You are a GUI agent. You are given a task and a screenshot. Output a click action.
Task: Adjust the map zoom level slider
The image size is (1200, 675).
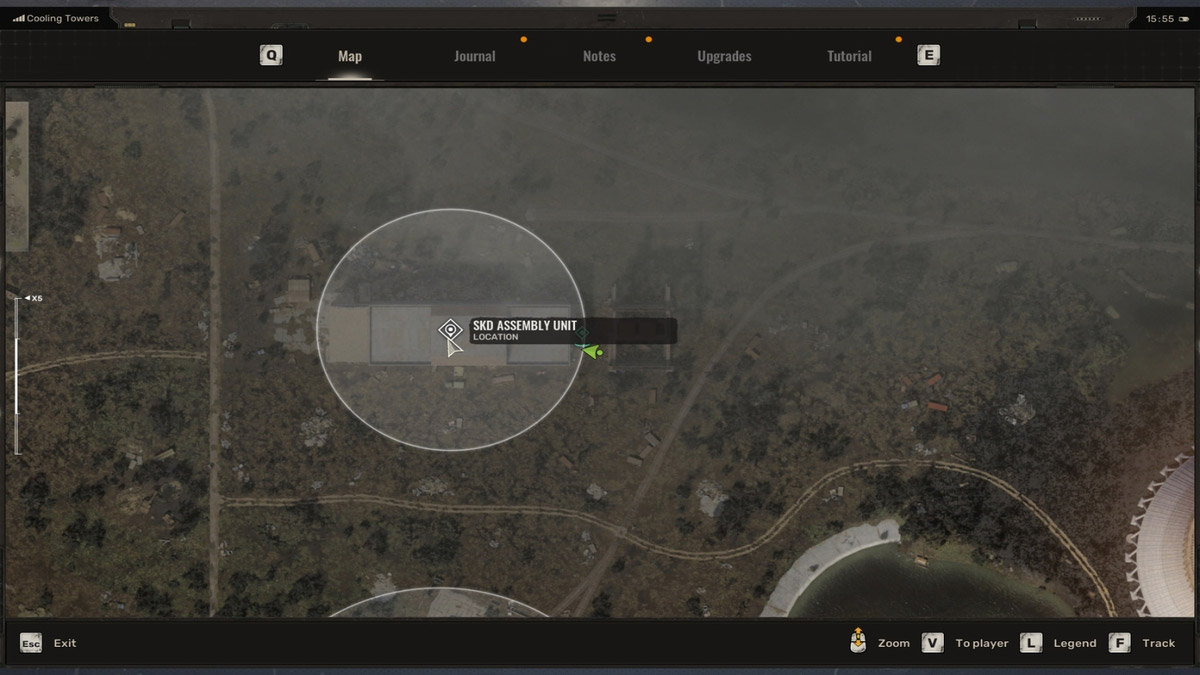pyautogui.click(x=17, y=375)
